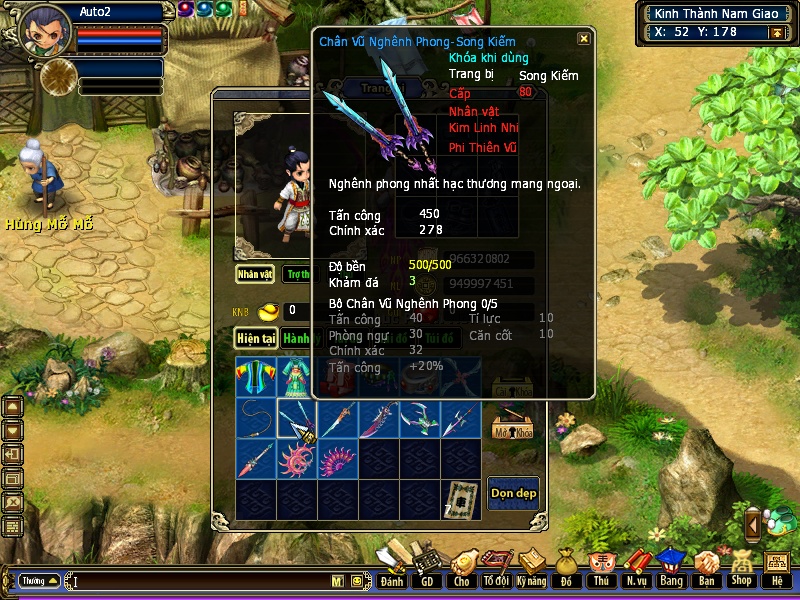This screenshot has width=800, height=600.
Task: Choose the pink spiked ring weapon
Action: (x=297, y=460)
